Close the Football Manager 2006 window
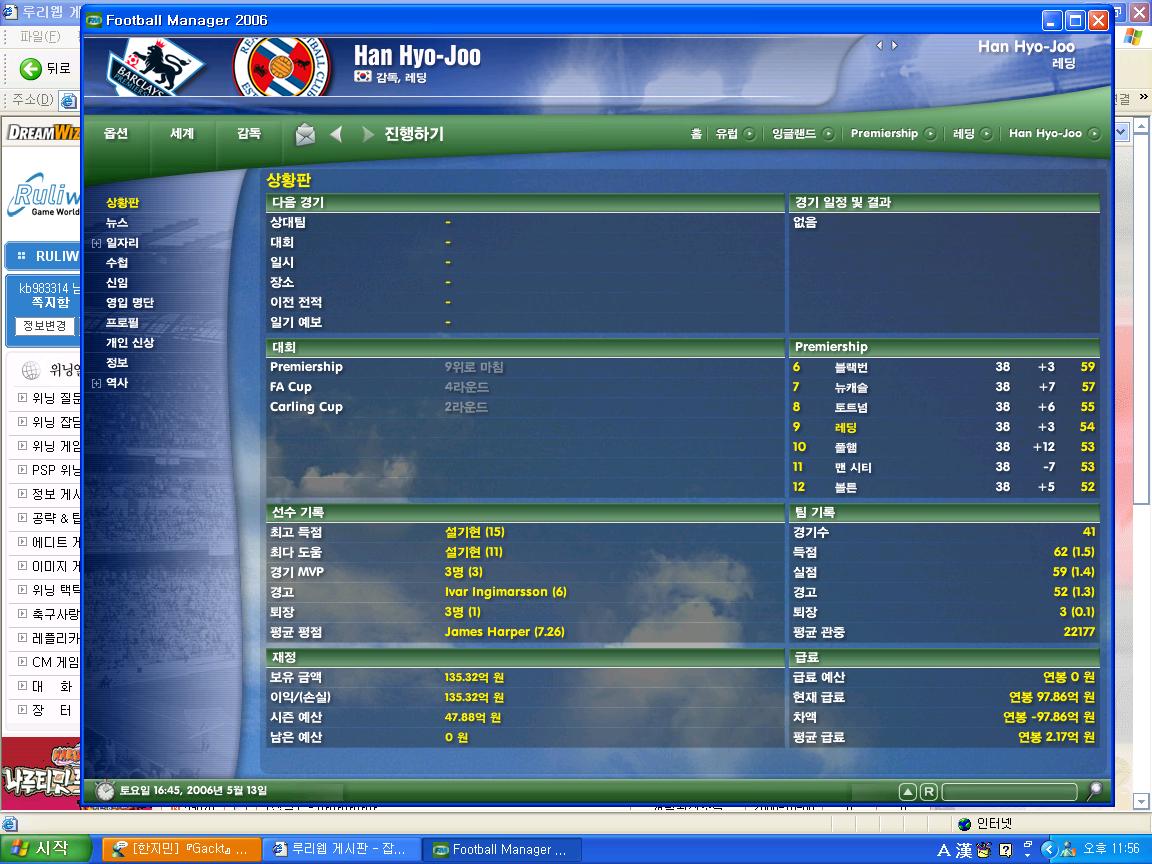 (1098, 20)
